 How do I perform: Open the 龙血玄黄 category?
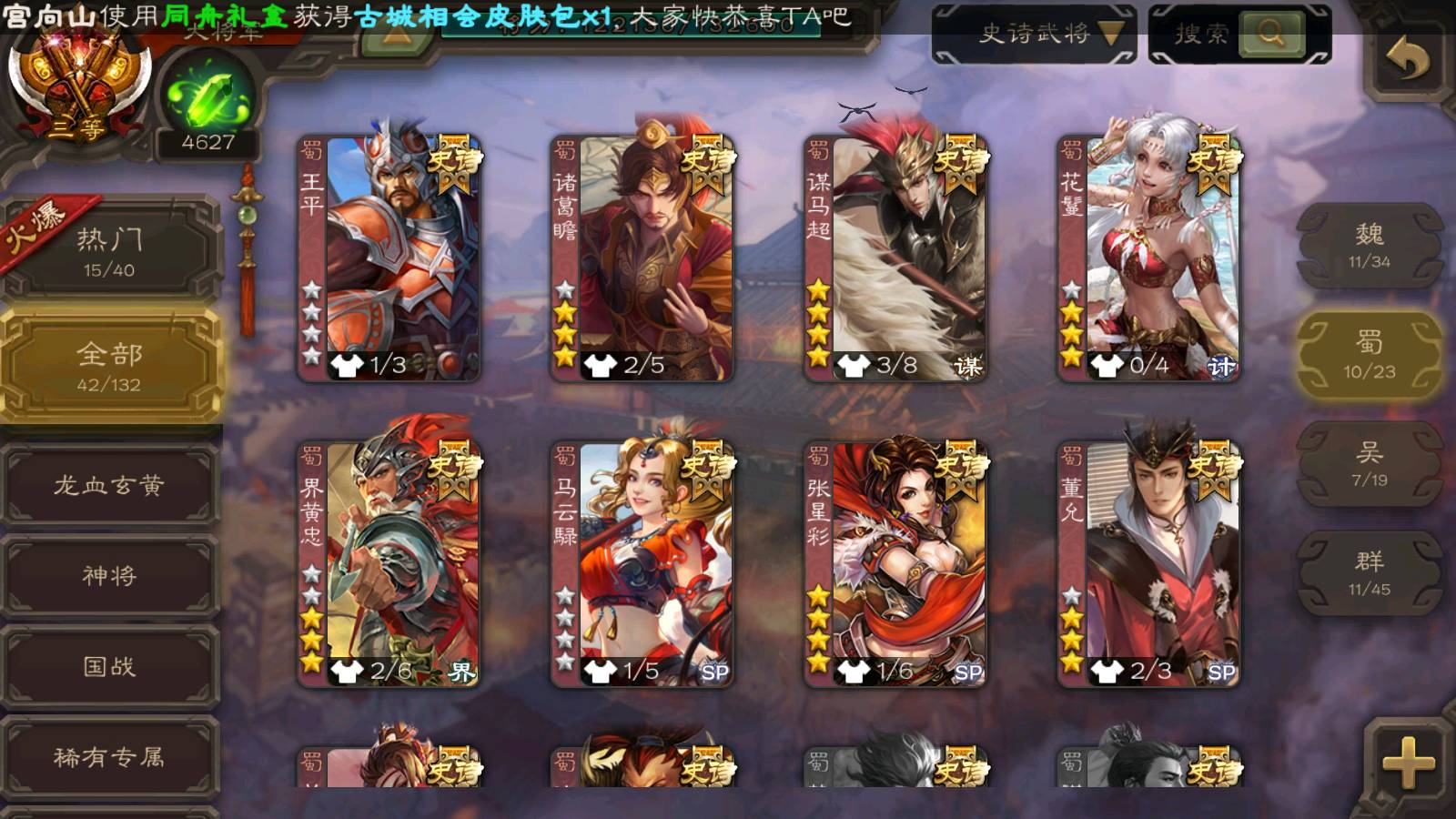pos(109,485)
